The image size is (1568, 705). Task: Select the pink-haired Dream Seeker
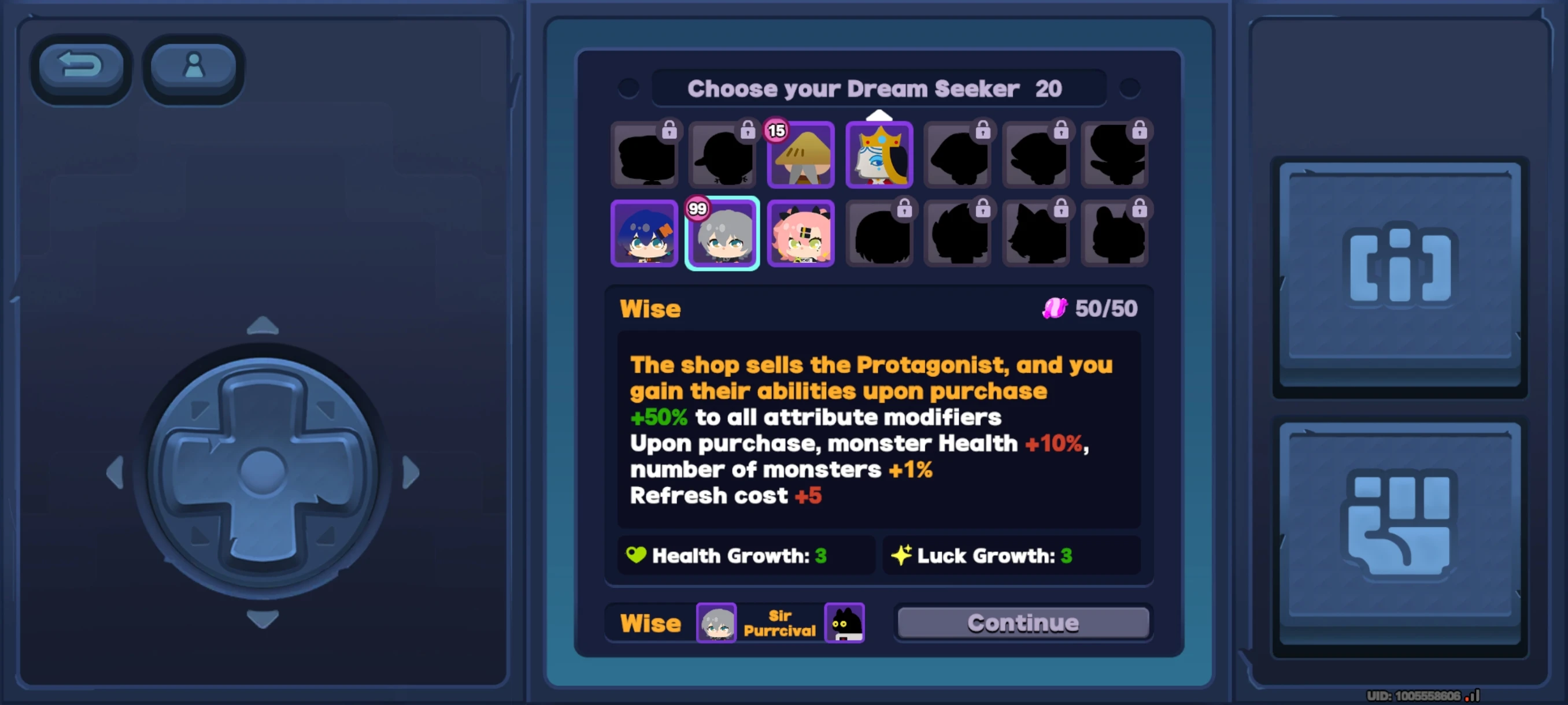[x=800, y=233]
